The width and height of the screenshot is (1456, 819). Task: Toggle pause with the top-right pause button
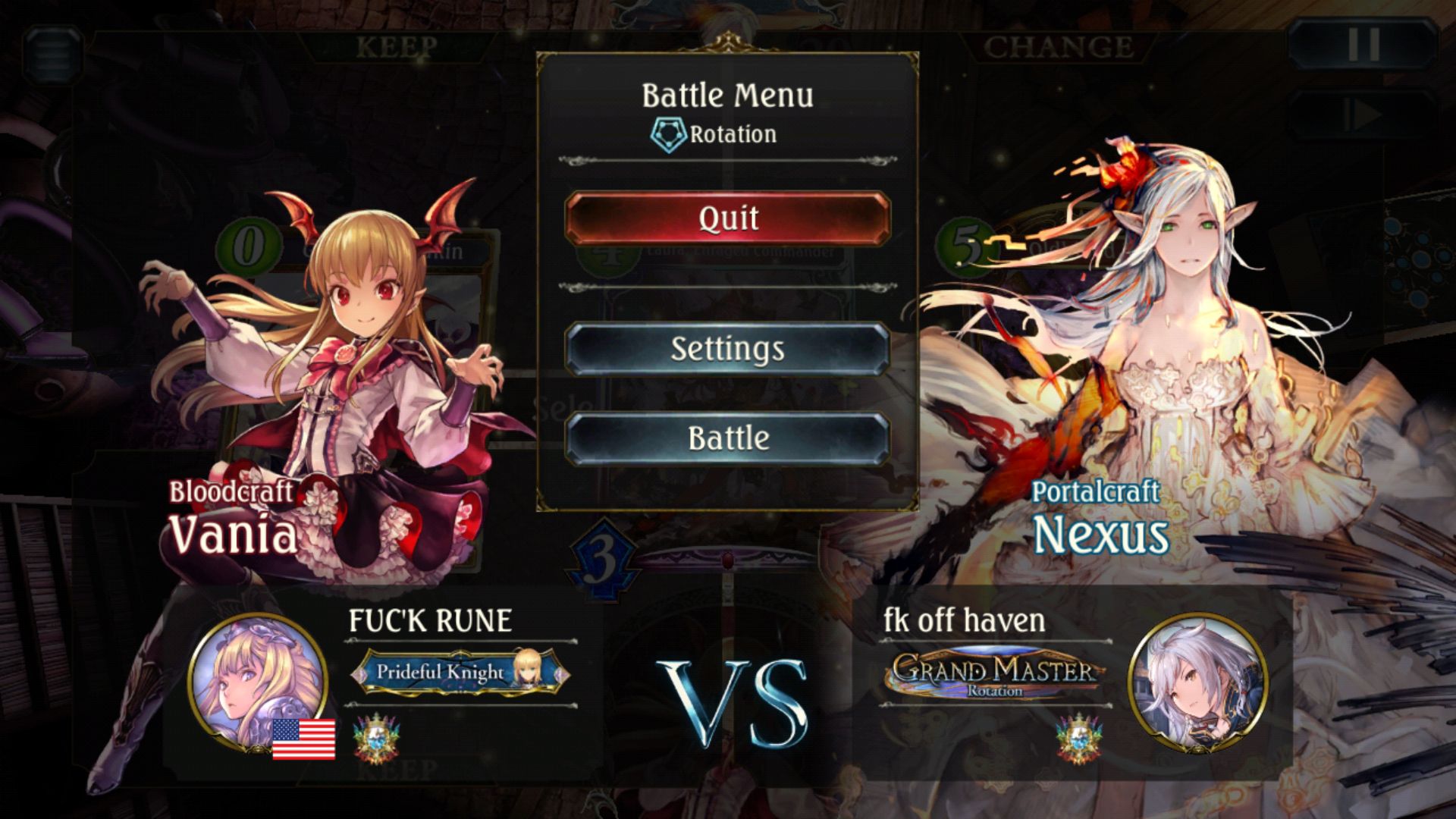tap(1363, 45)
